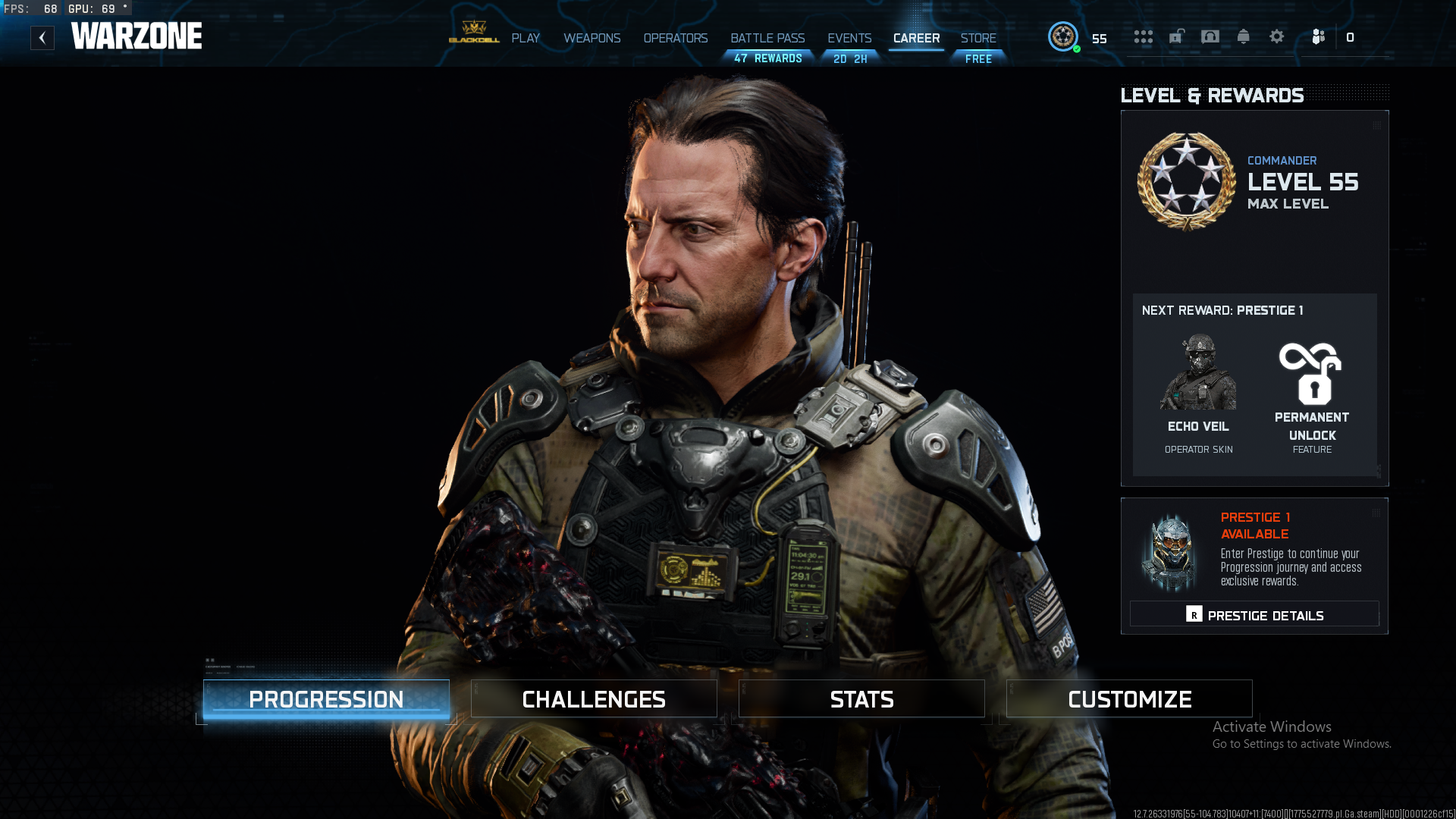Open the headset voice chat icon

point(1210,36)
